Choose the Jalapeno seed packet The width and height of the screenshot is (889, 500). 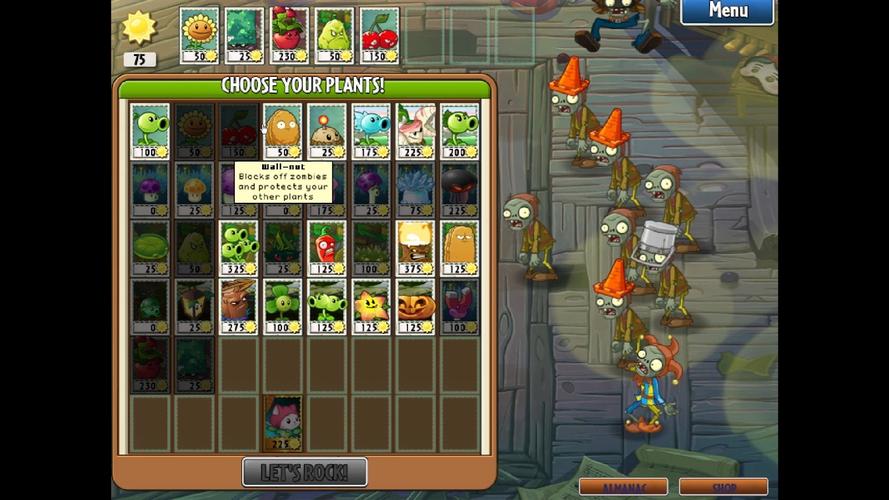[x=327, y=248]
